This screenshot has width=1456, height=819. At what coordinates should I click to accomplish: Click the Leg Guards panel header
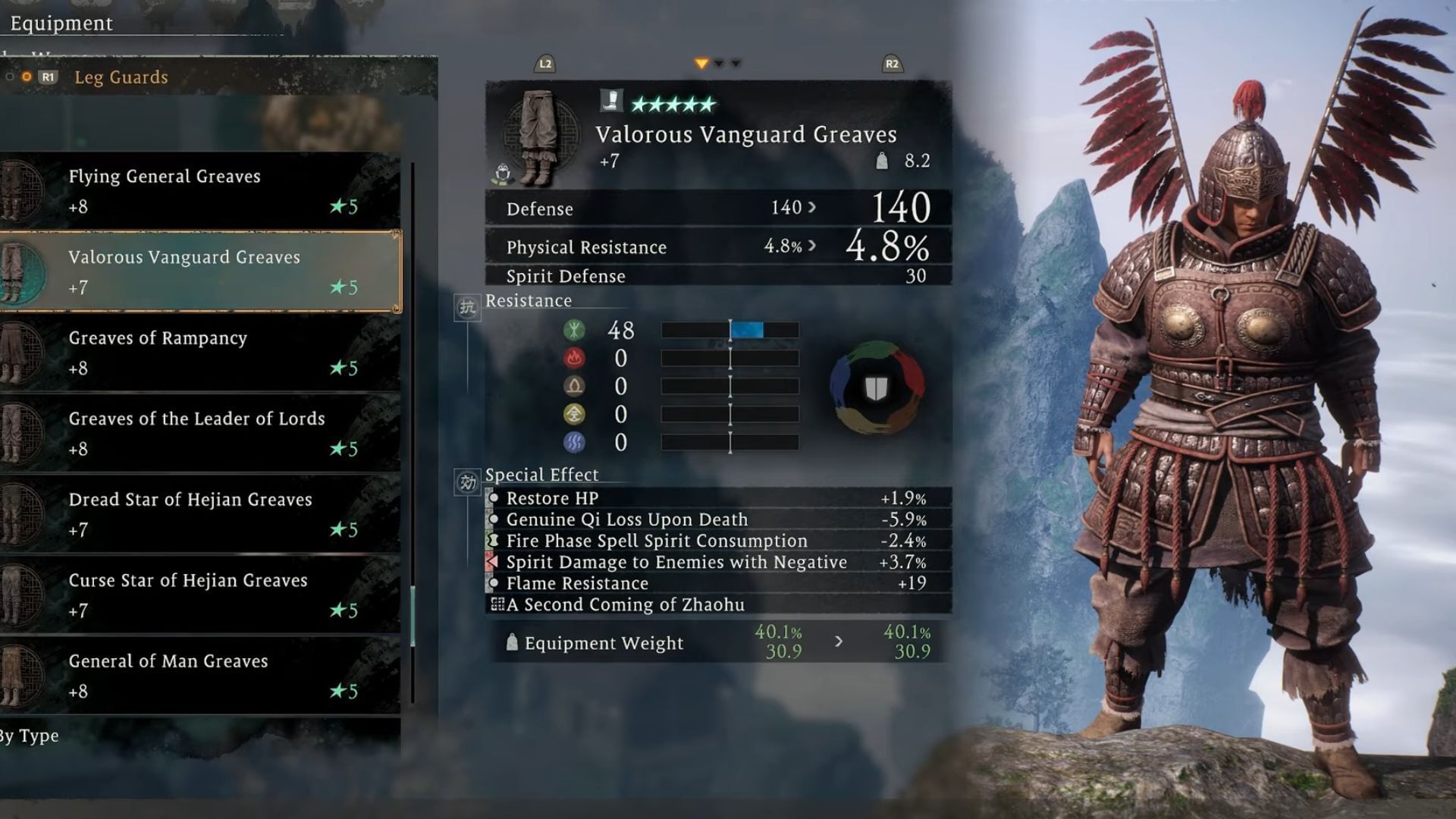coord(123,77)
